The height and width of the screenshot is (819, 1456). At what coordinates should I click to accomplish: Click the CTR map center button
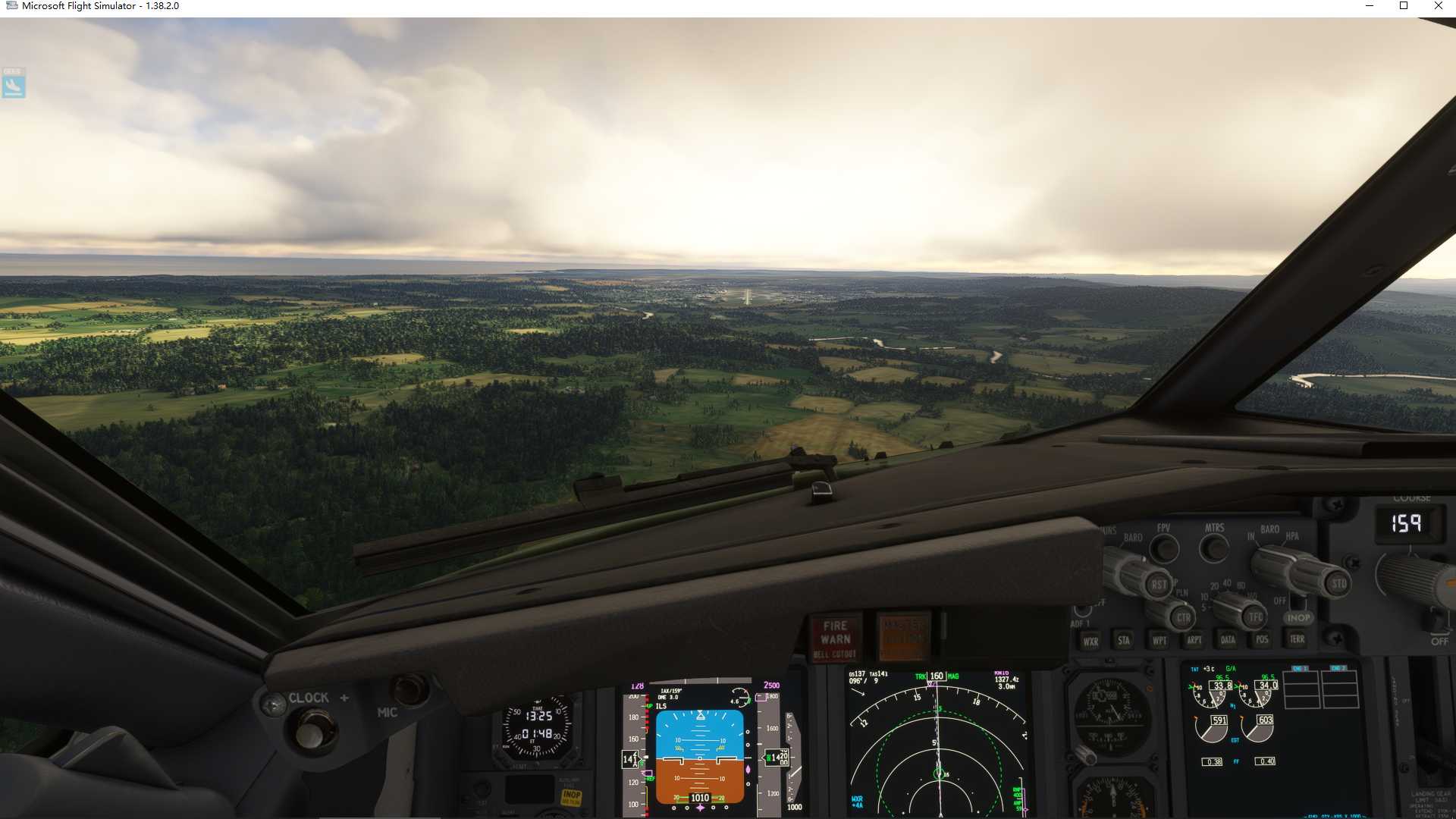click(1183, 617)
